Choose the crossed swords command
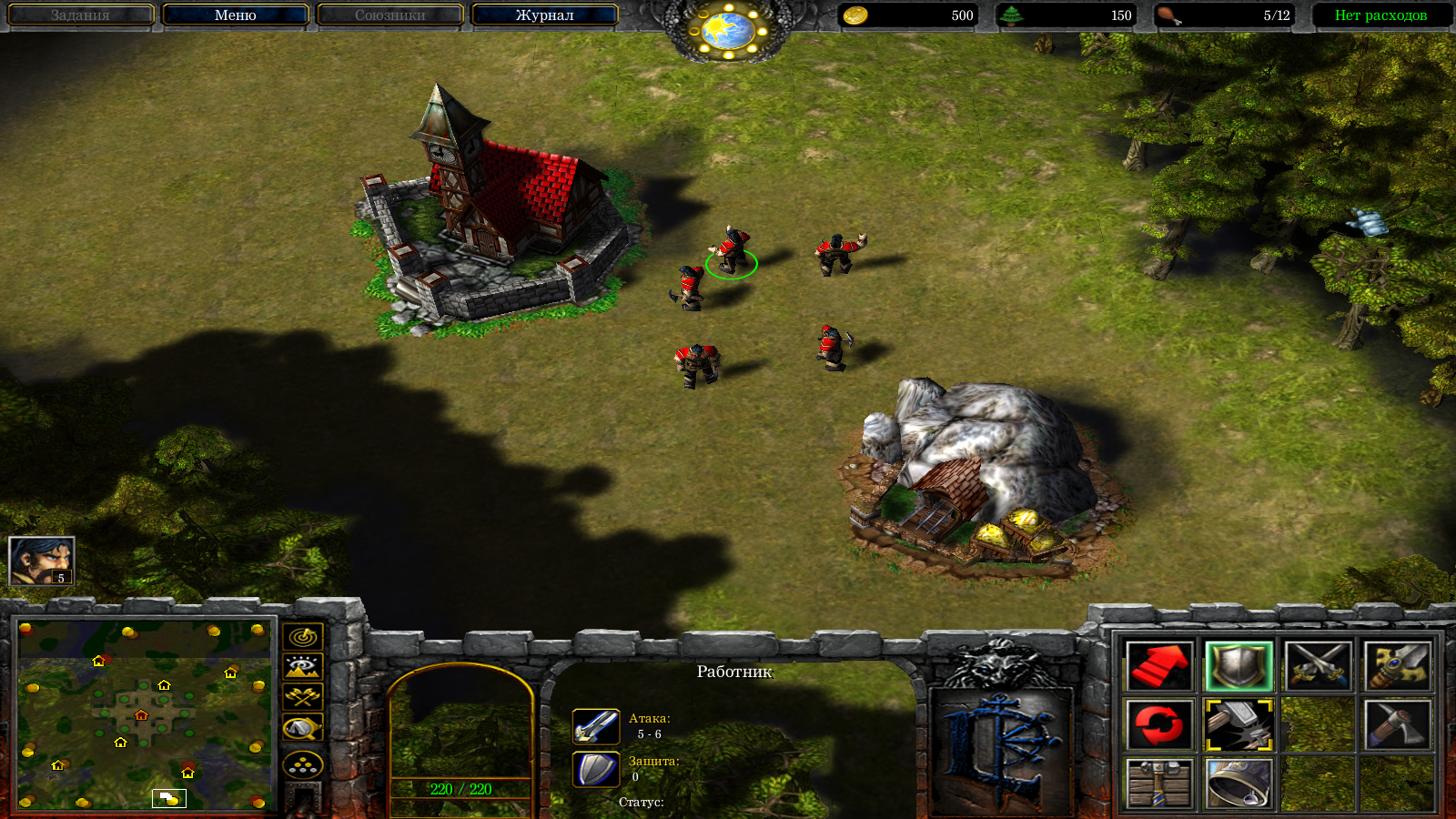 pos(1318,666)
